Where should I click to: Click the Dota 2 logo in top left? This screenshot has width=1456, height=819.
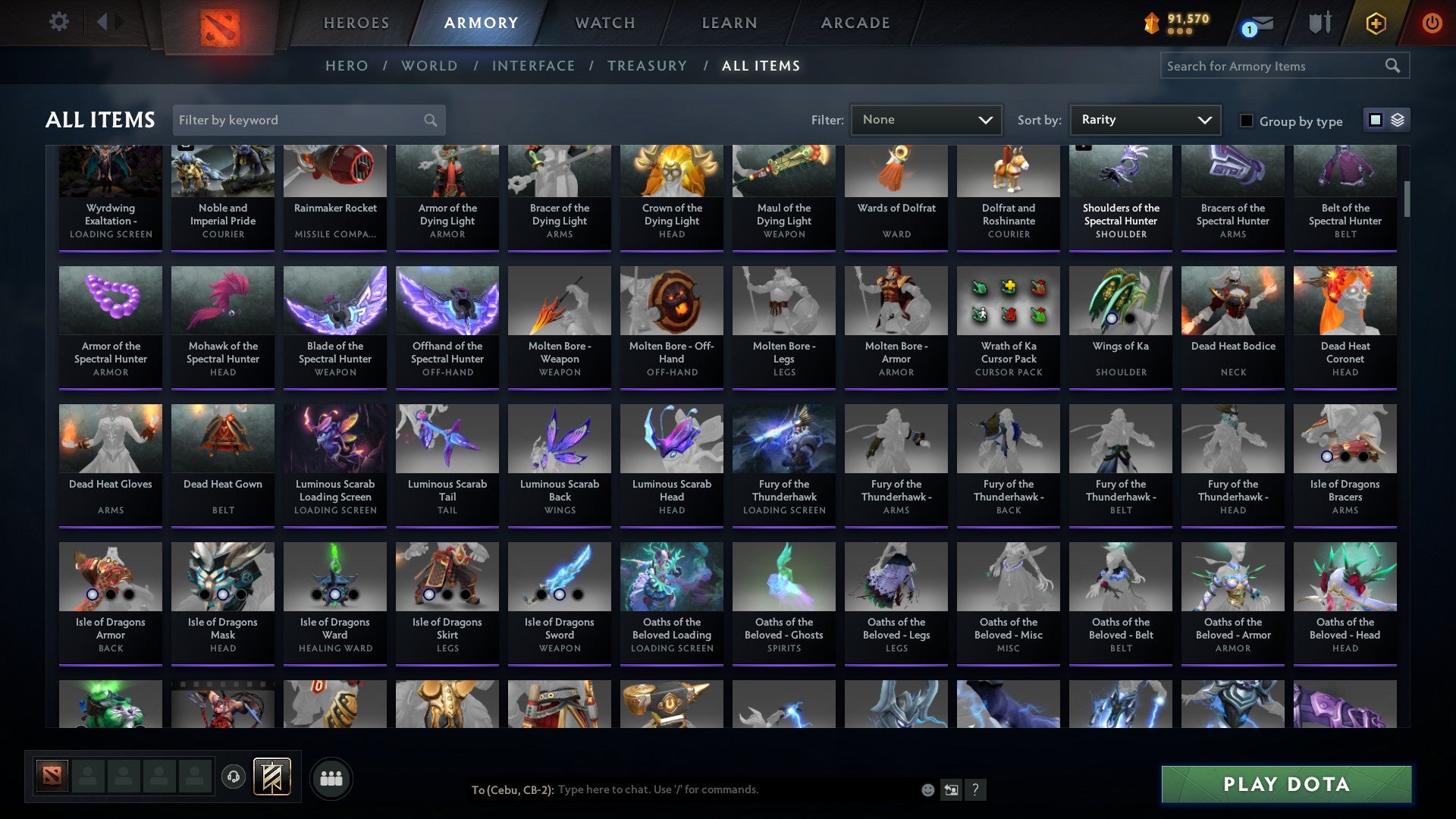point(220,23)
